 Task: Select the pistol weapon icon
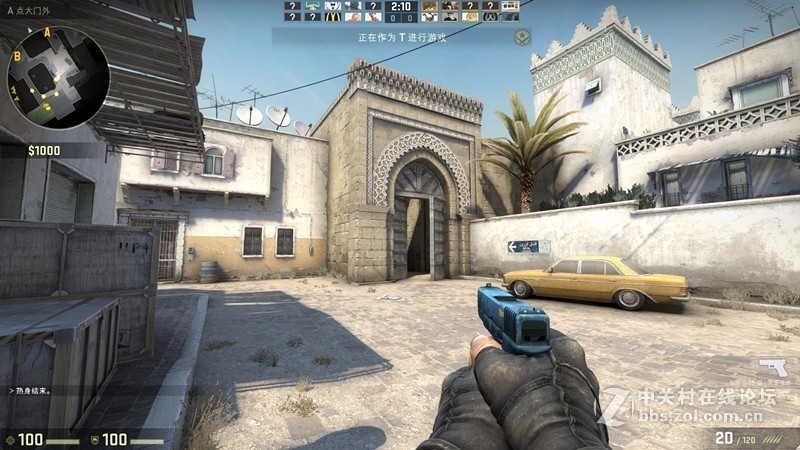click(x=772, y=367)
